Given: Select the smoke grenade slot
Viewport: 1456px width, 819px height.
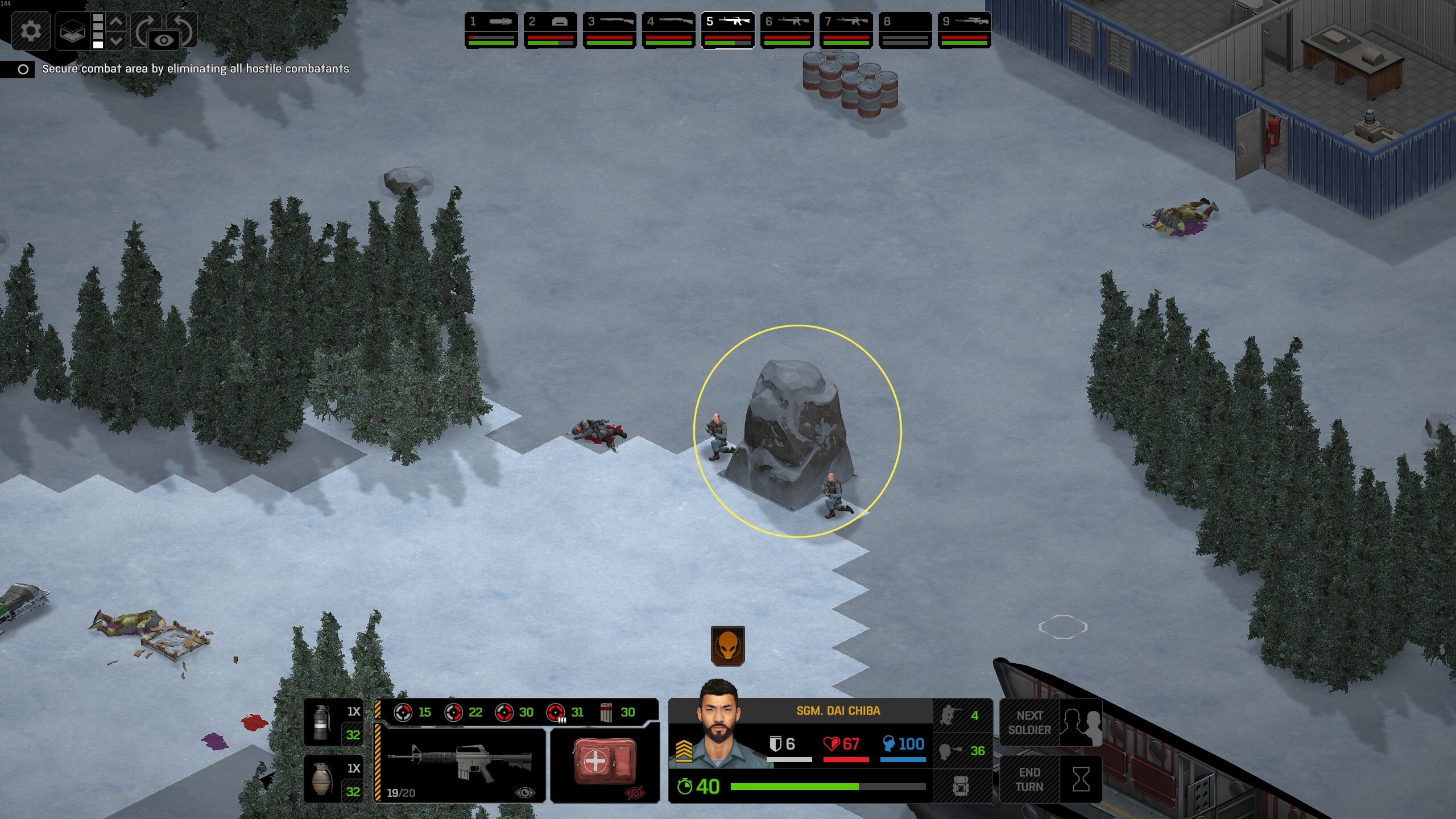Looking at the screenshot, I should tap(333, 722).
